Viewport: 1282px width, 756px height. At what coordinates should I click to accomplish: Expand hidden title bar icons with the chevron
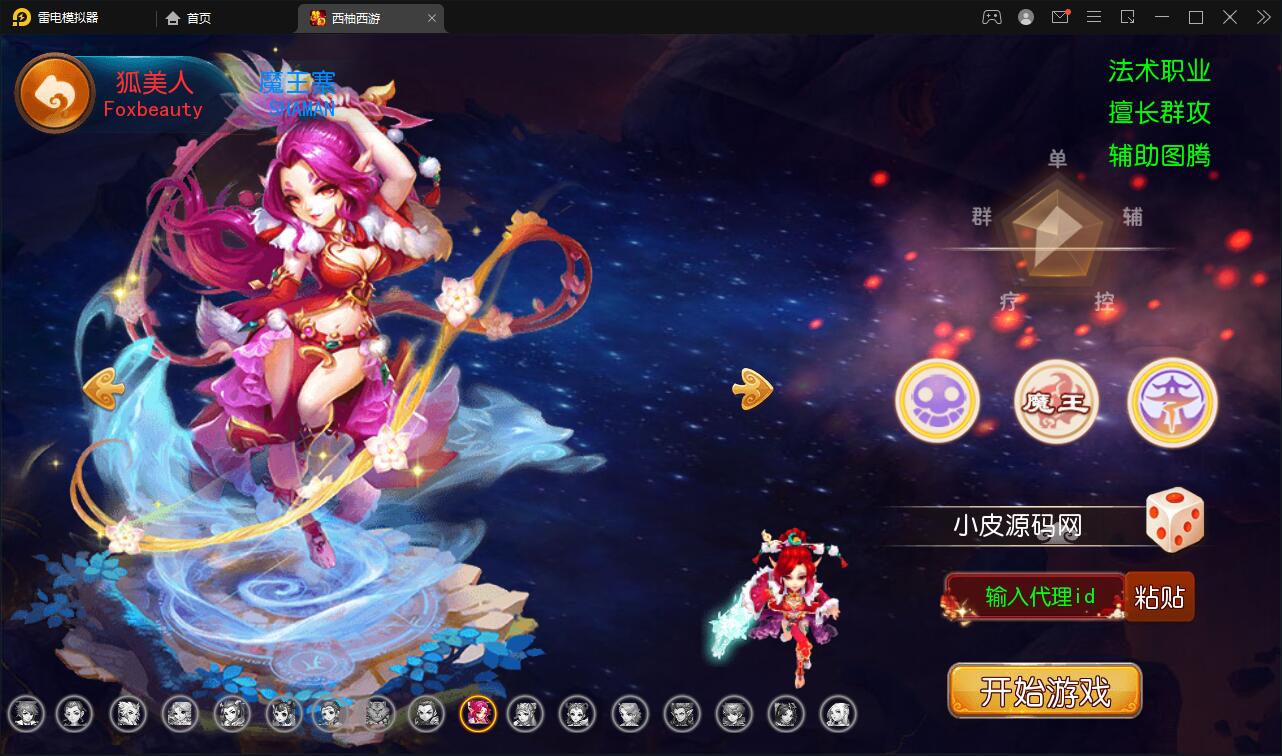(1262, 17)
